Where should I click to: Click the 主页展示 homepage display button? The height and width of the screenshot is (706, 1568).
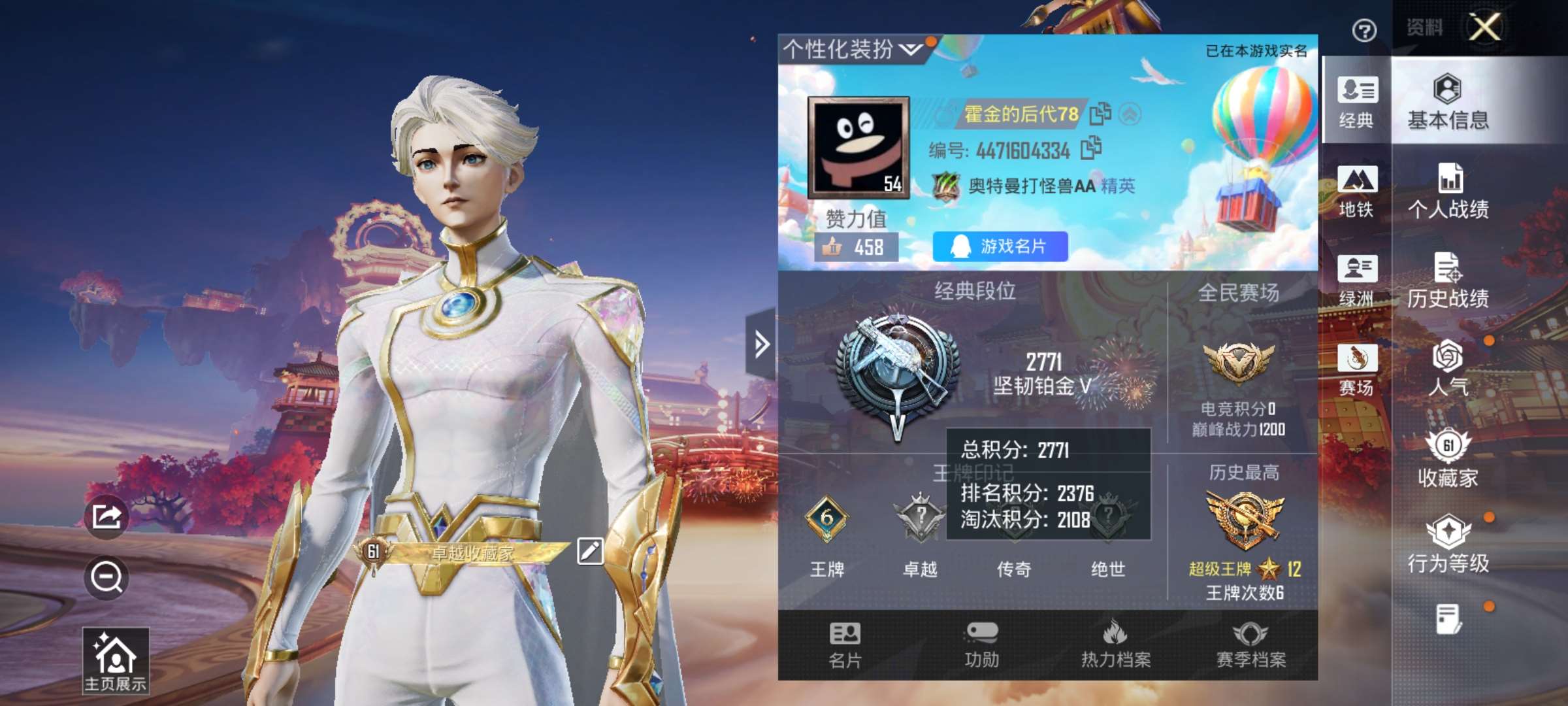click(x=116, y=660)
